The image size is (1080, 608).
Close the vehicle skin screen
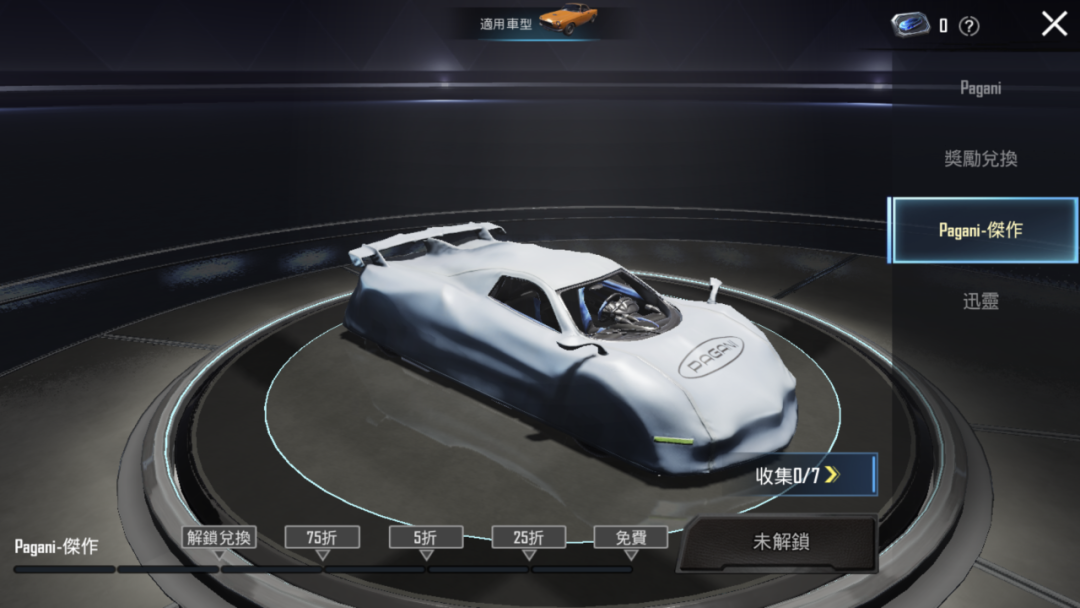click(1054, 24)
